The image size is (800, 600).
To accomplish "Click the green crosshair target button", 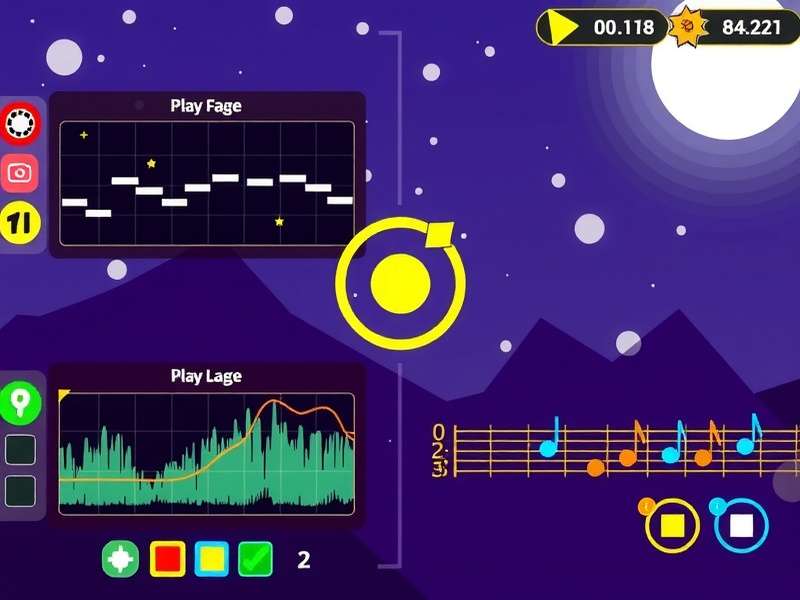I will (x=120, y=559).
